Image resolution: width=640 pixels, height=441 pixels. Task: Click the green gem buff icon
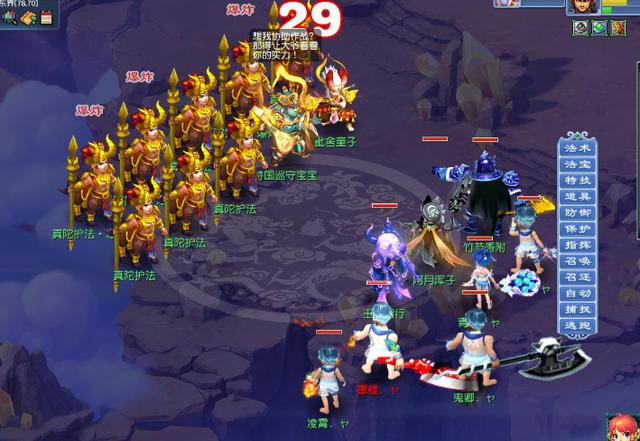(597, 29)
